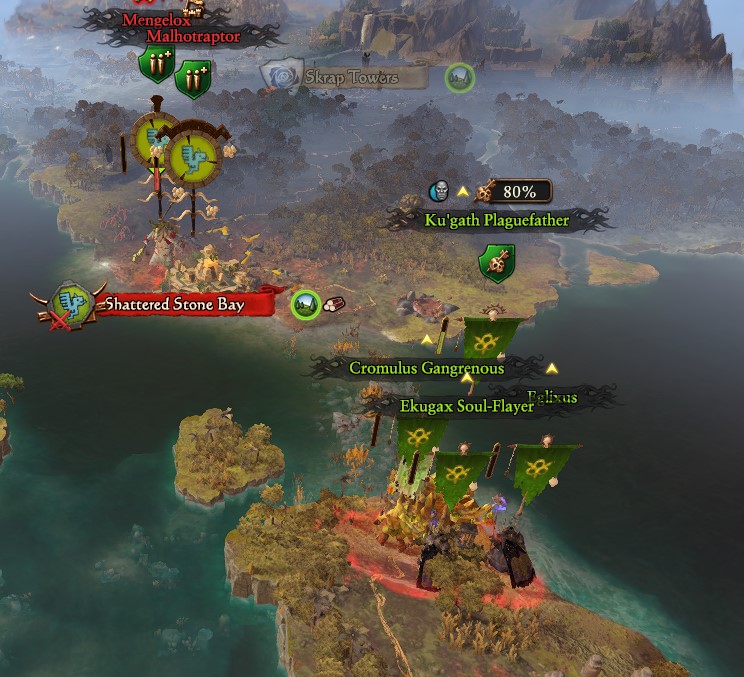Screen dimensions: 744x677
Task: Click the green shield icon under Ku'gath Plaguefather
Action: [496, 263]
